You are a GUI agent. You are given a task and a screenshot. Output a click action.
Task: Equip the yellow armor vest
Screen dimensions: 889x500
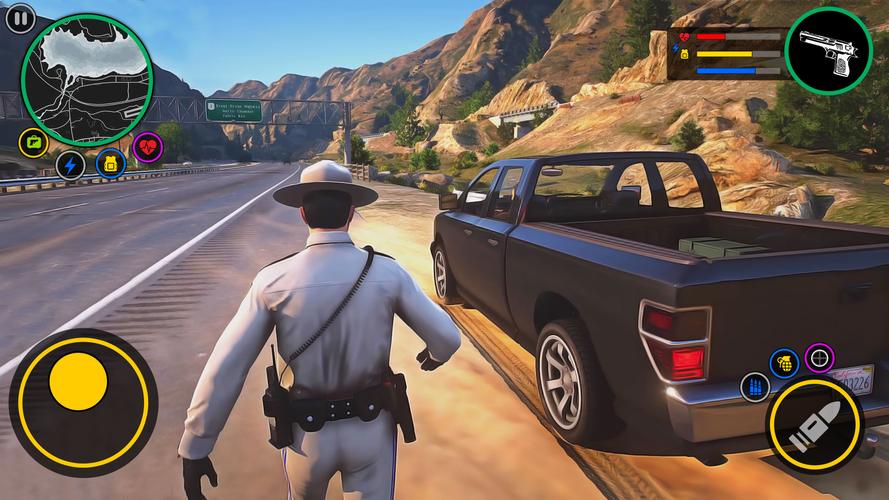coord(110,164)
